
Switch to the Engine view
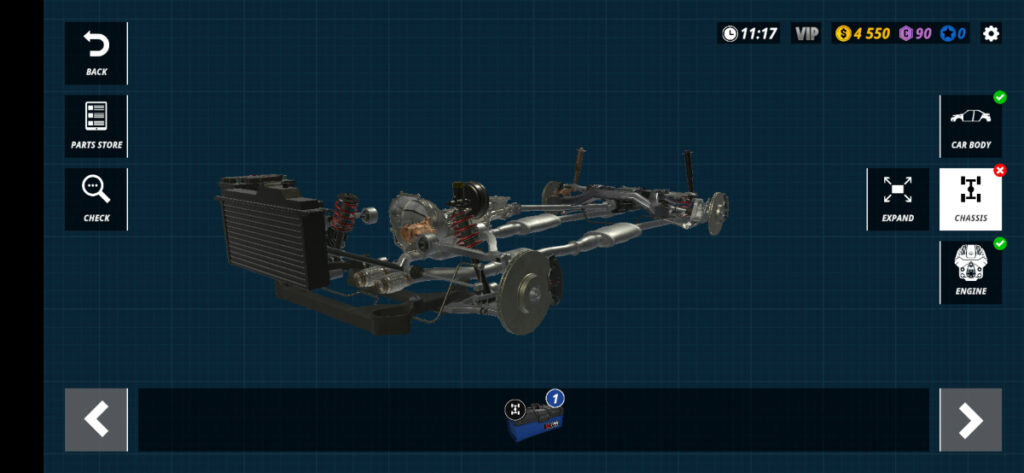(x=970, y=272)
